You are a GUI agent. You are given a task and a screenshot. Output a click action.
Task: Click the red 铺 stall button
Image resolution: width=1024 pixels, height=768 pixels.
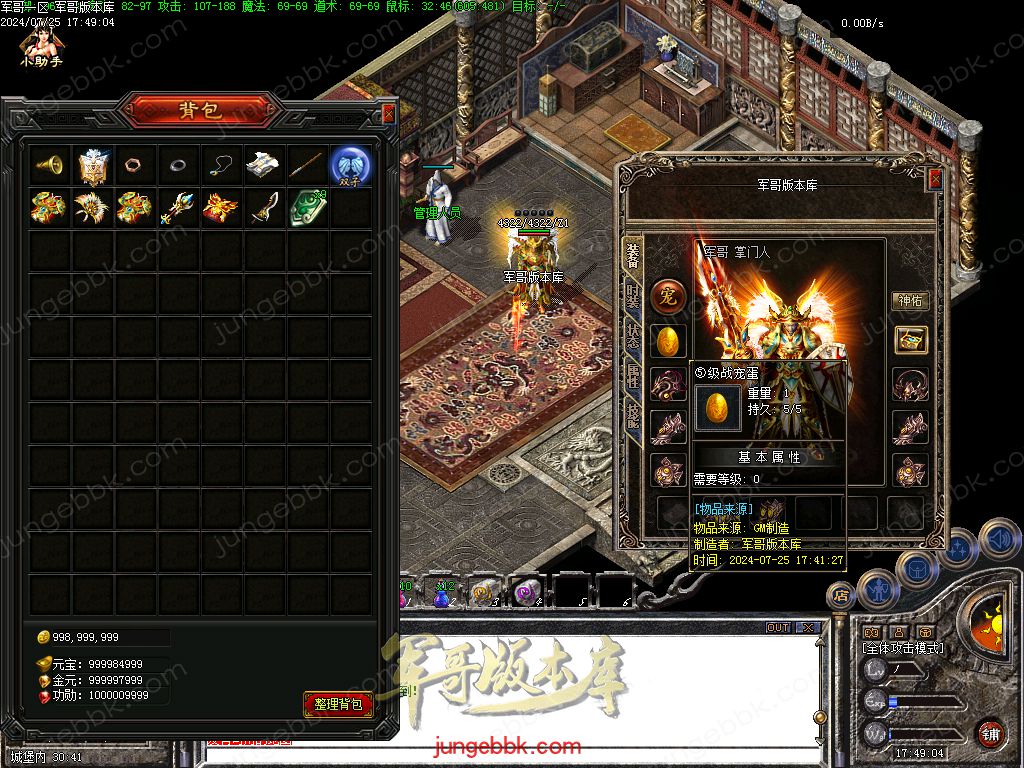pyautogui.click(x=989, y=733)
